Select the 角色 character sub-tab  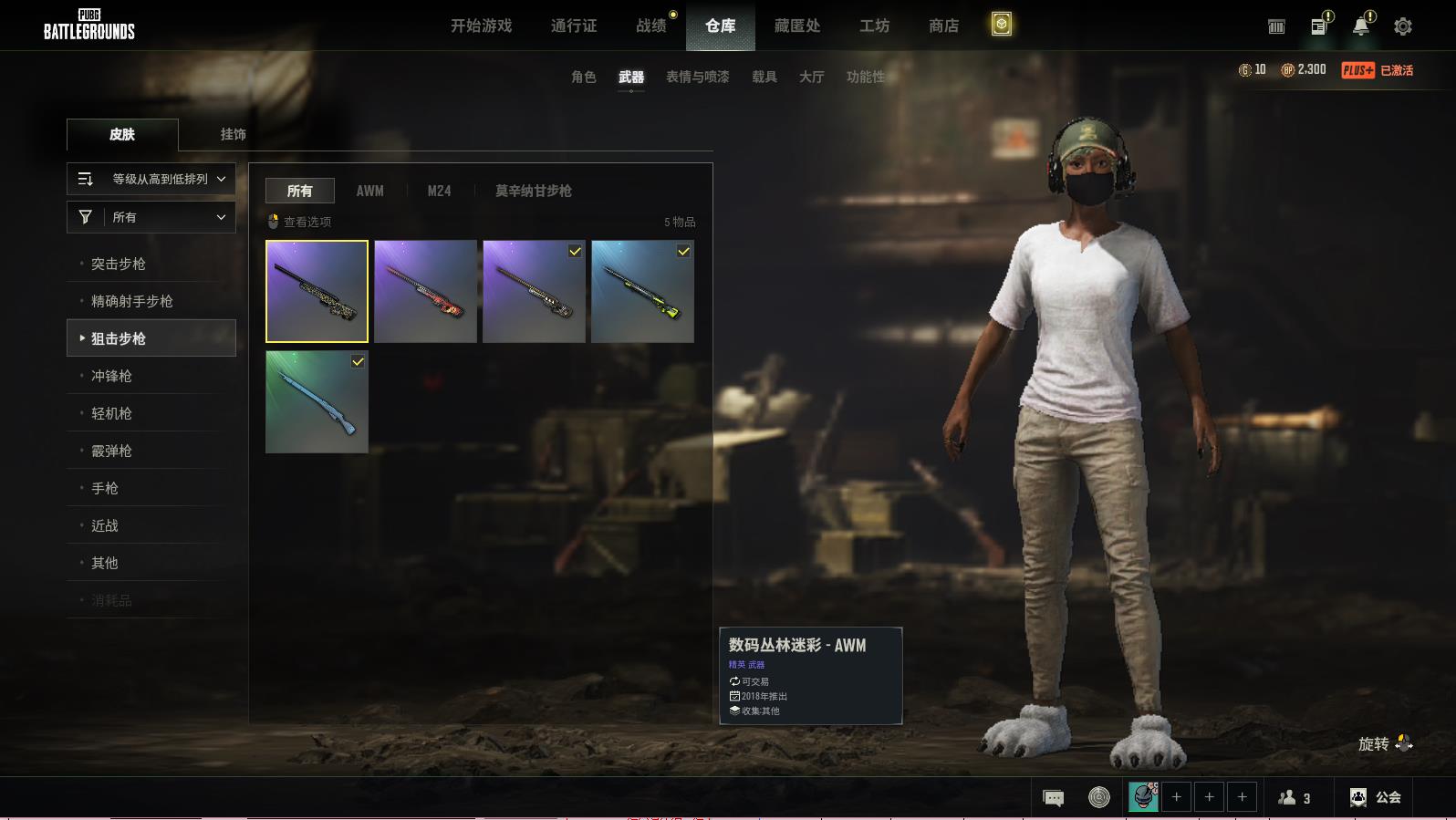point(584,77)
